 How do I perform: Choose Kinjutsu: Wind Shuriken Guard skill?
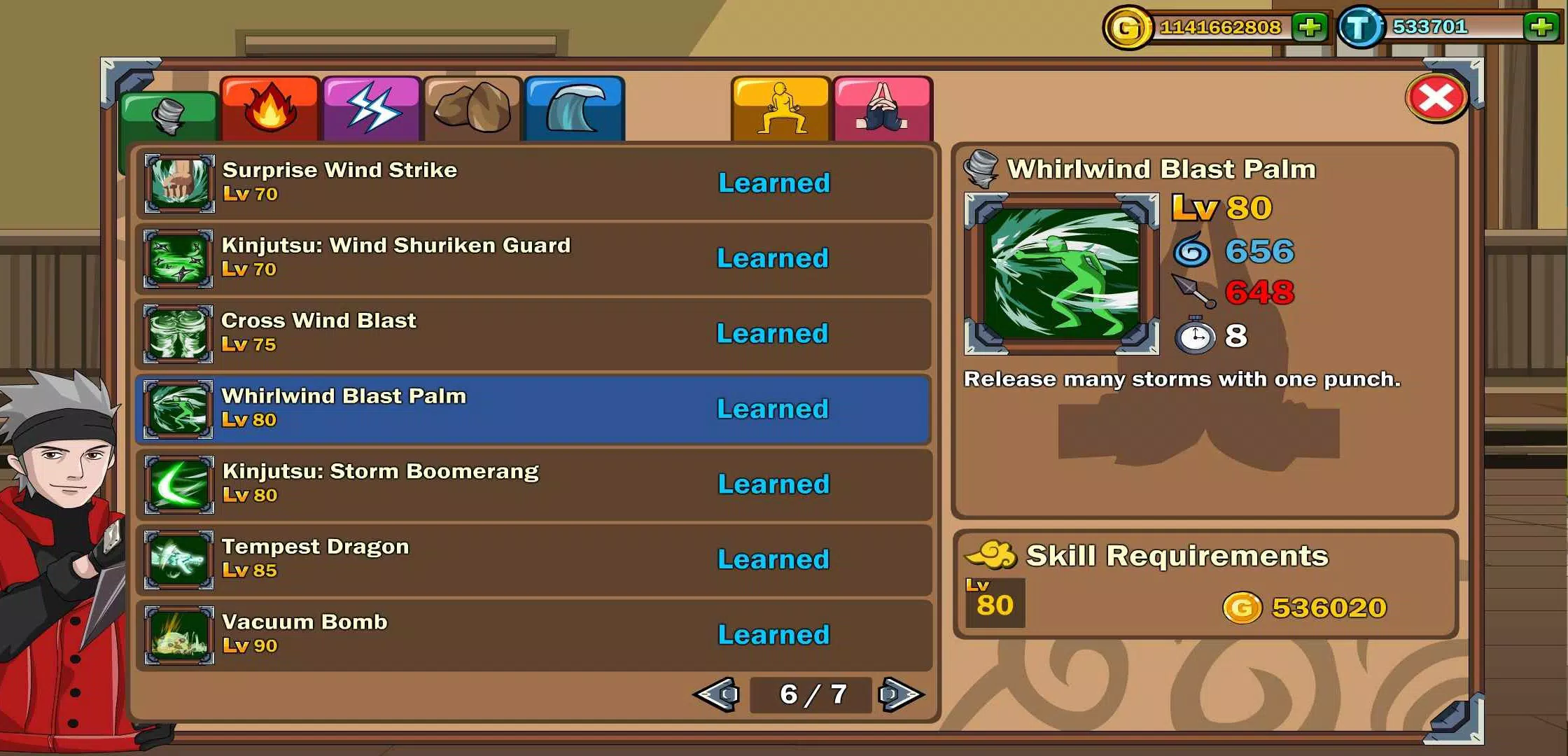coord(533,258)
